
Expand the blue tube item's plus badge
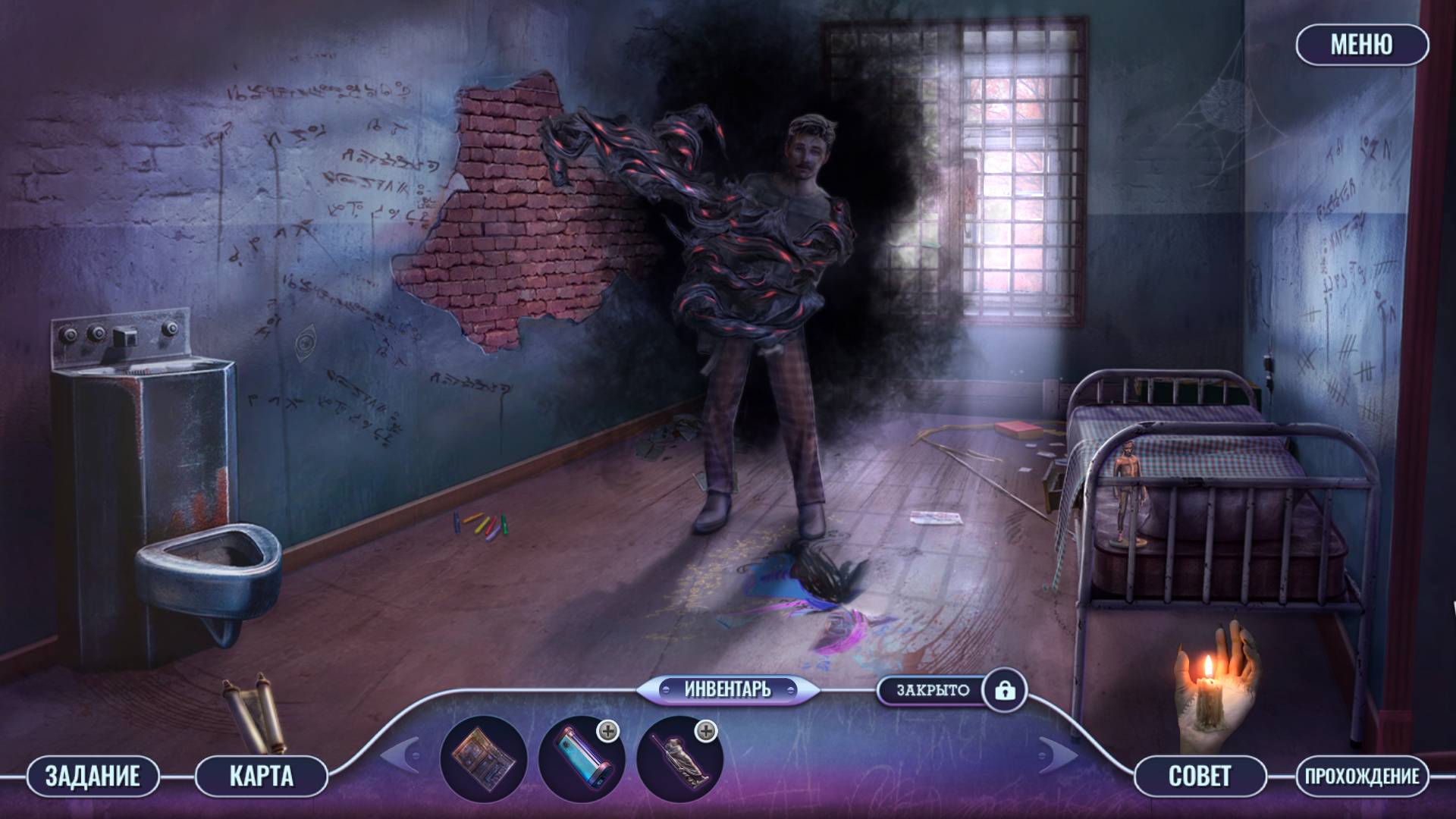[608, 731]
